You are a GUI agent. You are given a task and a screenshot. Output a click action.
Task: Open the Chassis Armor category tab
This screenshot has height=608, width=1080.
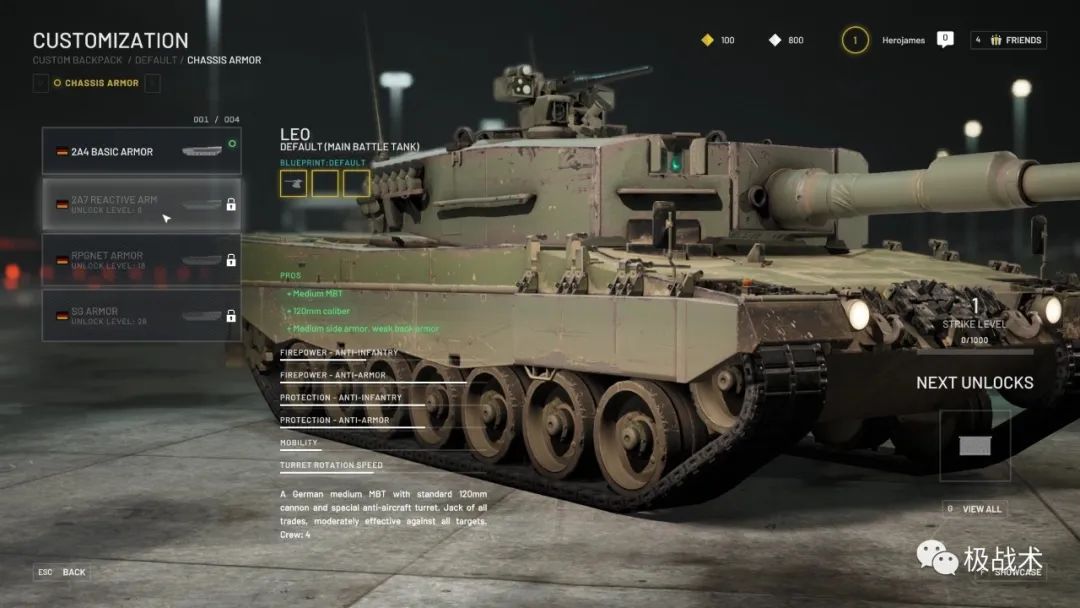click(96, 83)
